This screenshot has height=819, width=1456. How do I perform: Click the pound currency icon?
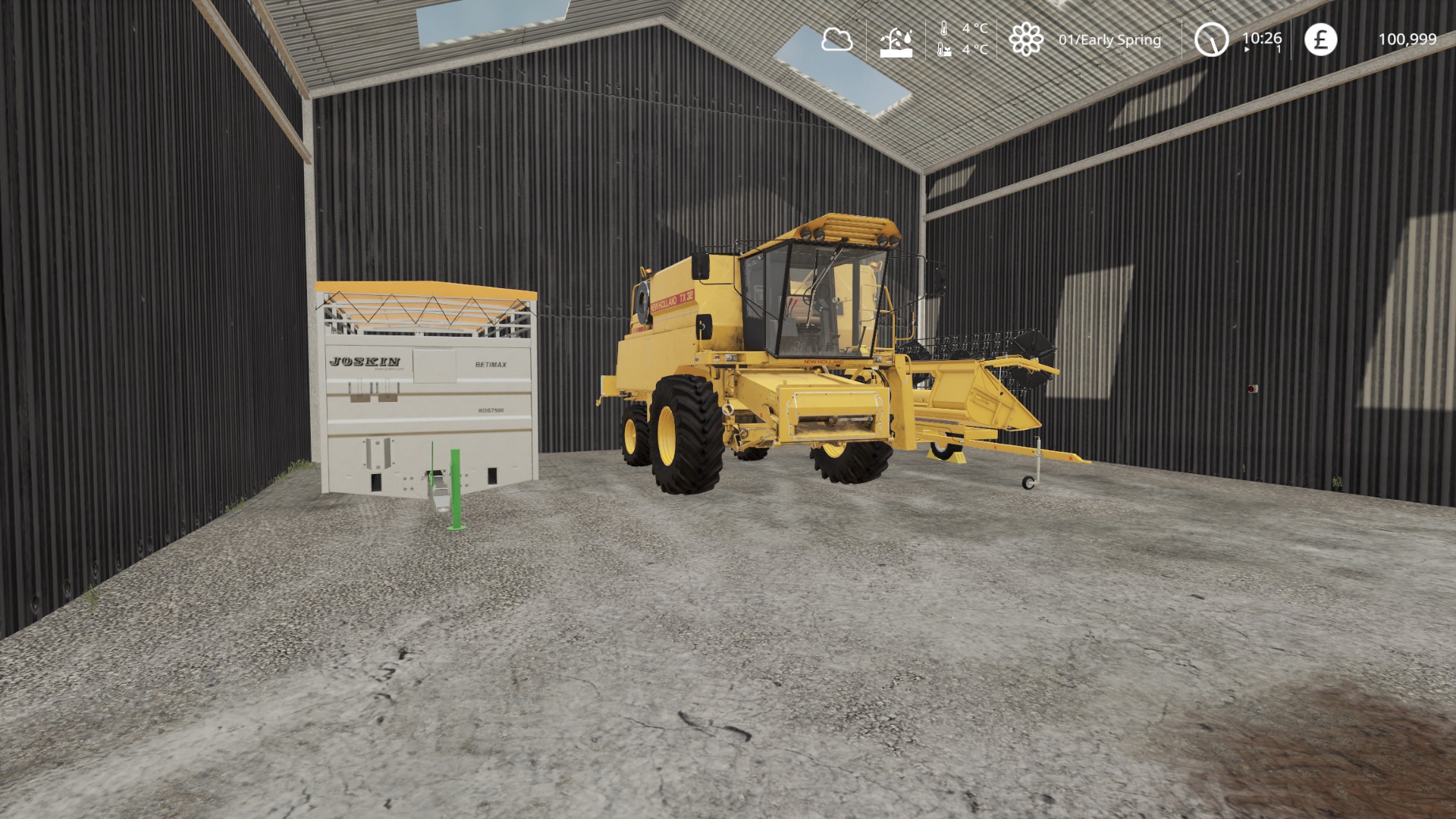click(1320, 39)
